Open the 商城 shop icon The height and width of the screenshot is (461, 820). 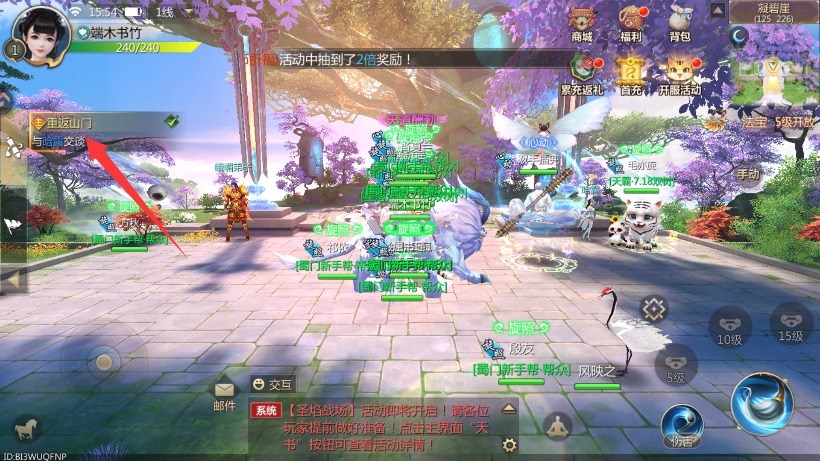pyautogui.click(x=582, y=22)
